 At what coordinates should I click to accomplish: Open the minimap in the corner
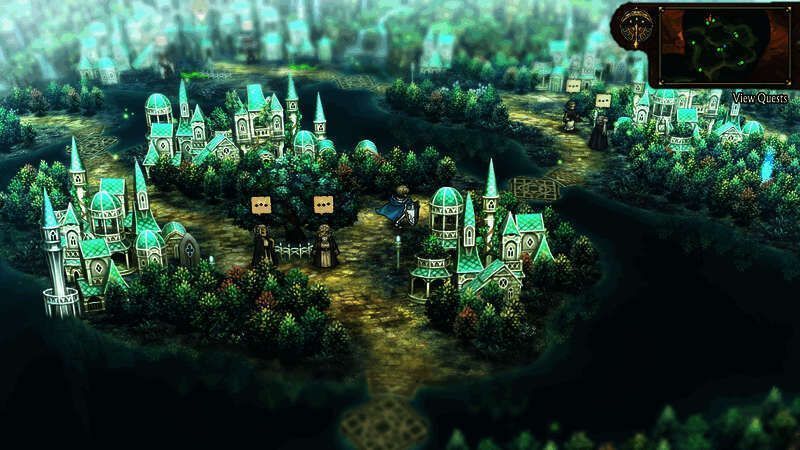(722, 45)
